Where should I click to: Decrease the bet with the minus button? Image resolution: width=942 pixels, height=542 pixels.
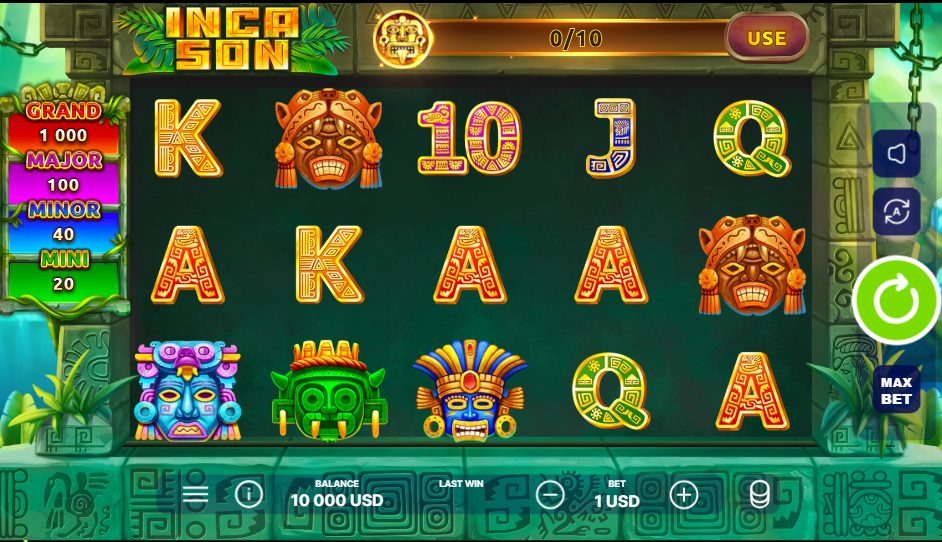point(550,494)
